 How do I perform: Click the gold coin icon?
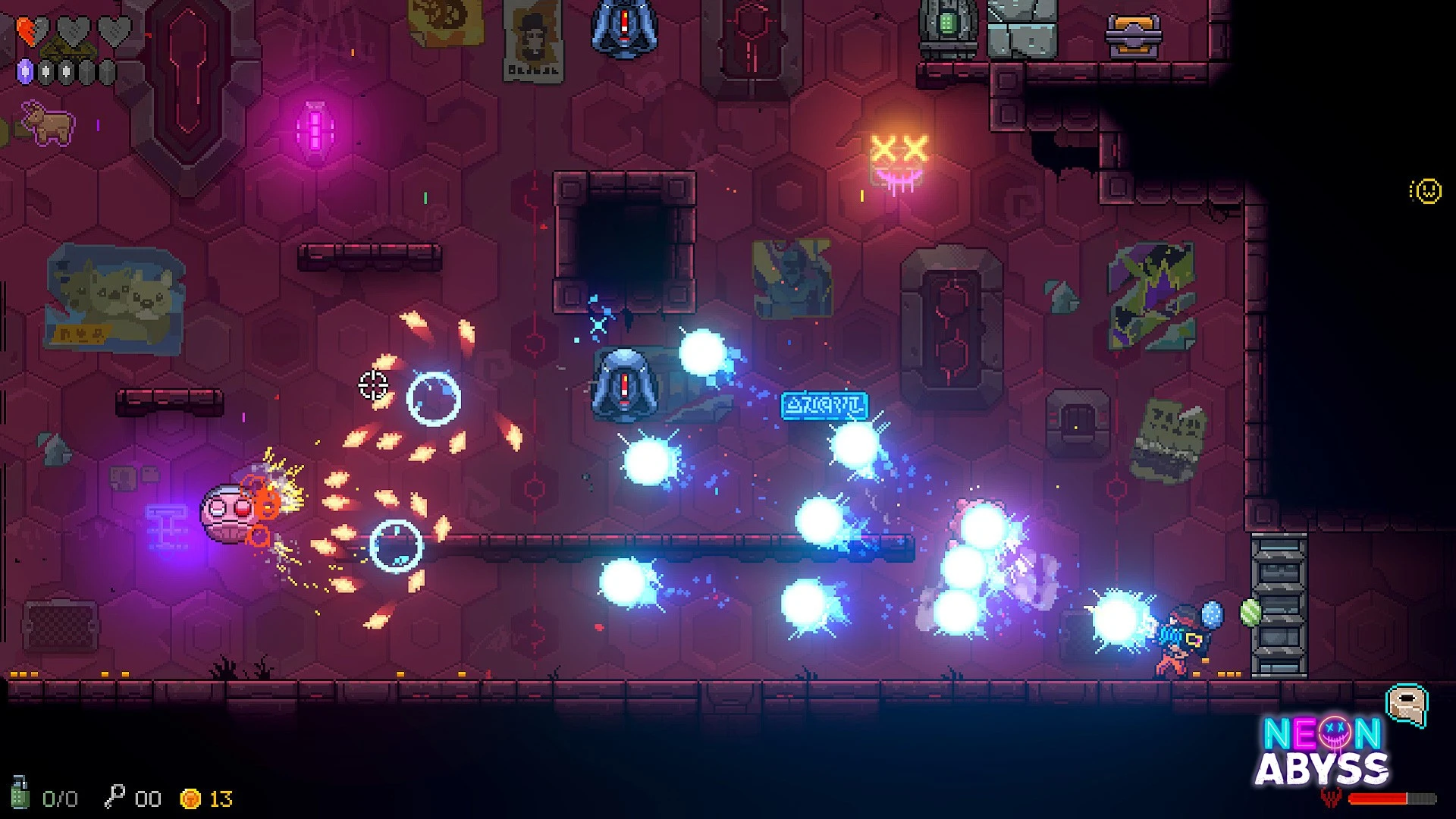point(190,799)
